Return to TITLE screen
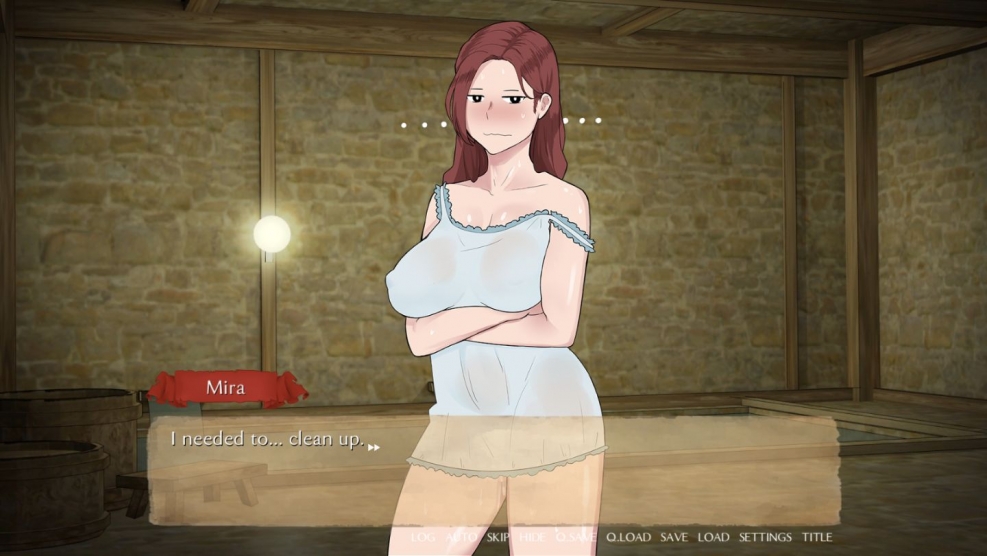 817,537
